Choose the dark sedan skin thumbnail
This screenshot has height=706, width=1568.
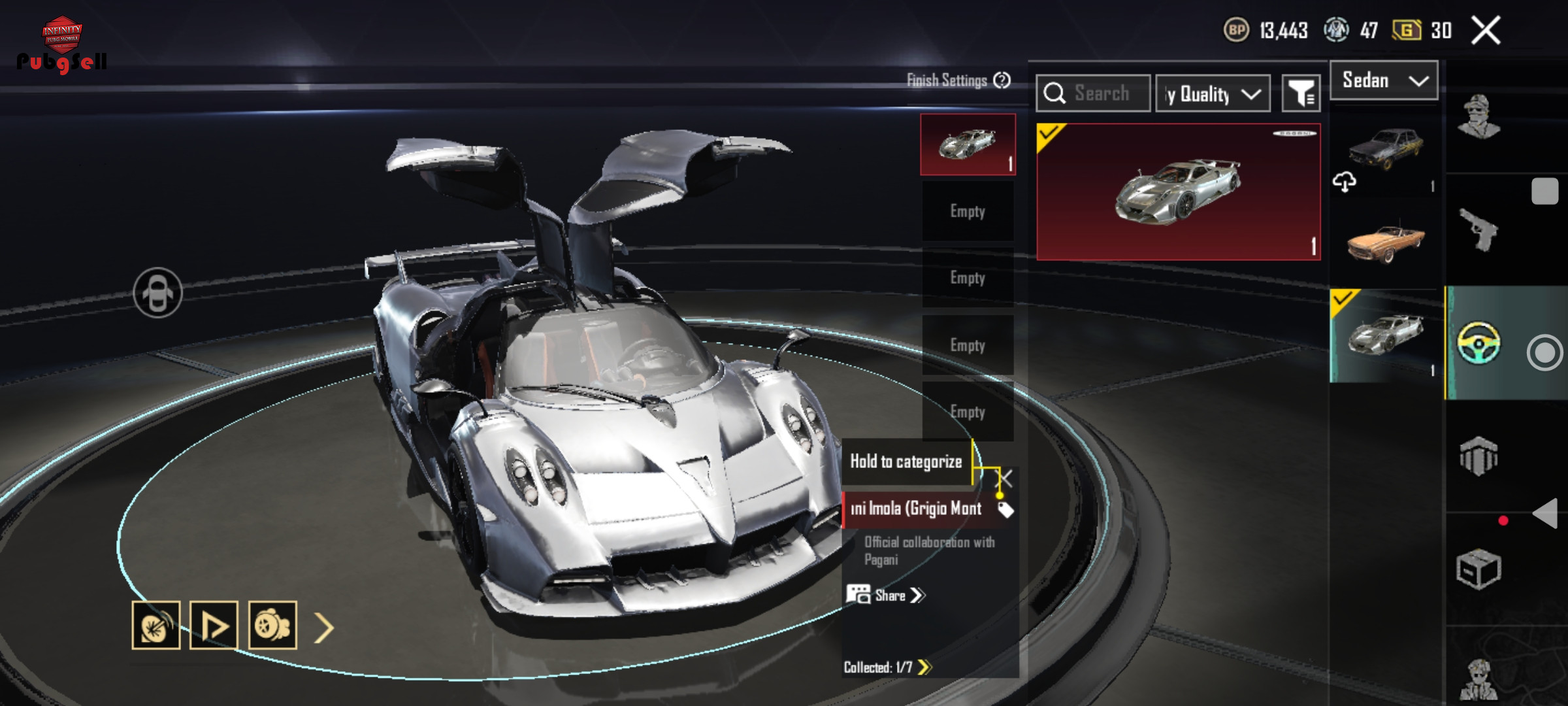coord(1384,148)
